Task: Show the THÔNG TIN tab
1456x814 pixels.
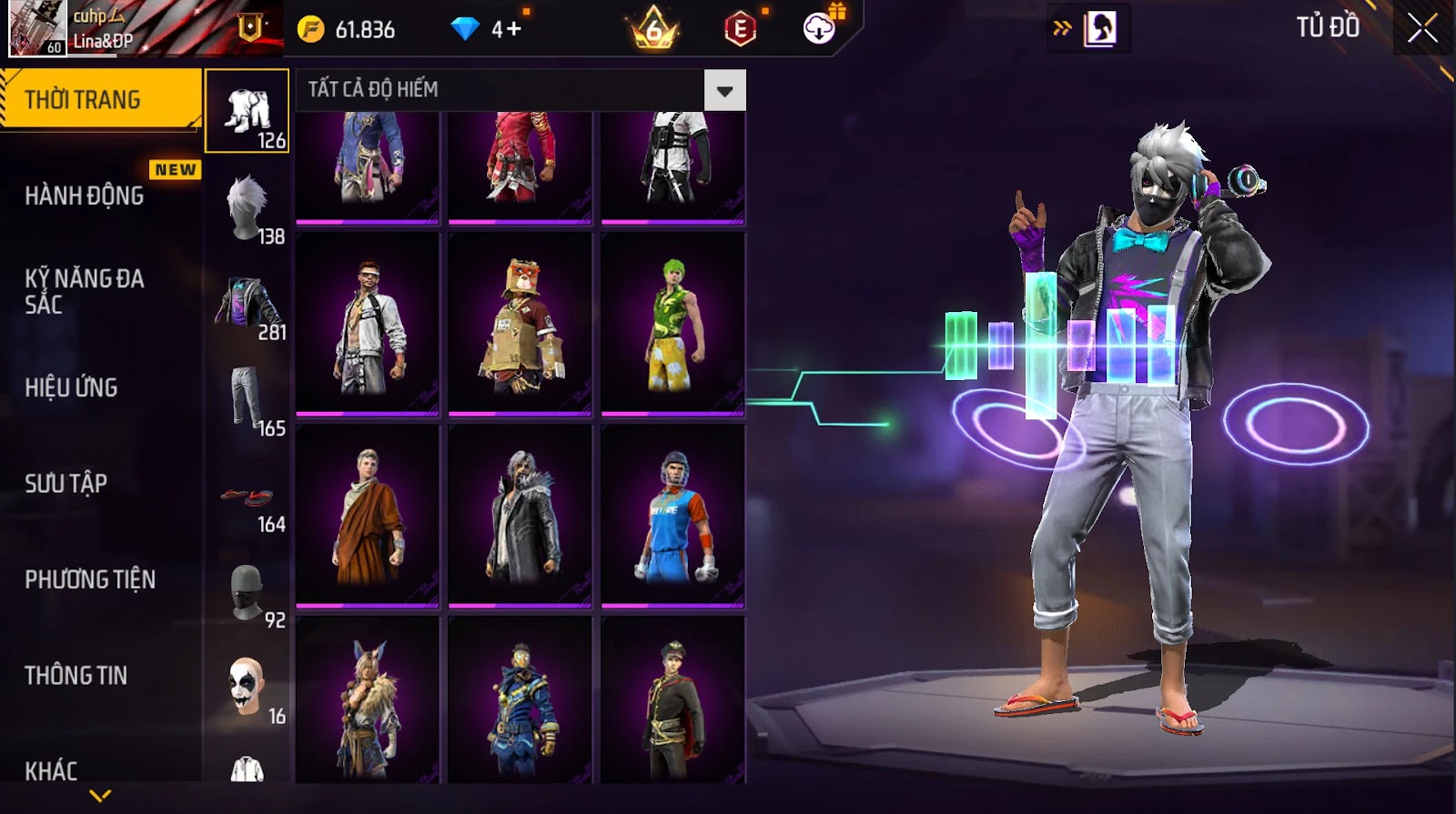Action: tap(76, 675)
